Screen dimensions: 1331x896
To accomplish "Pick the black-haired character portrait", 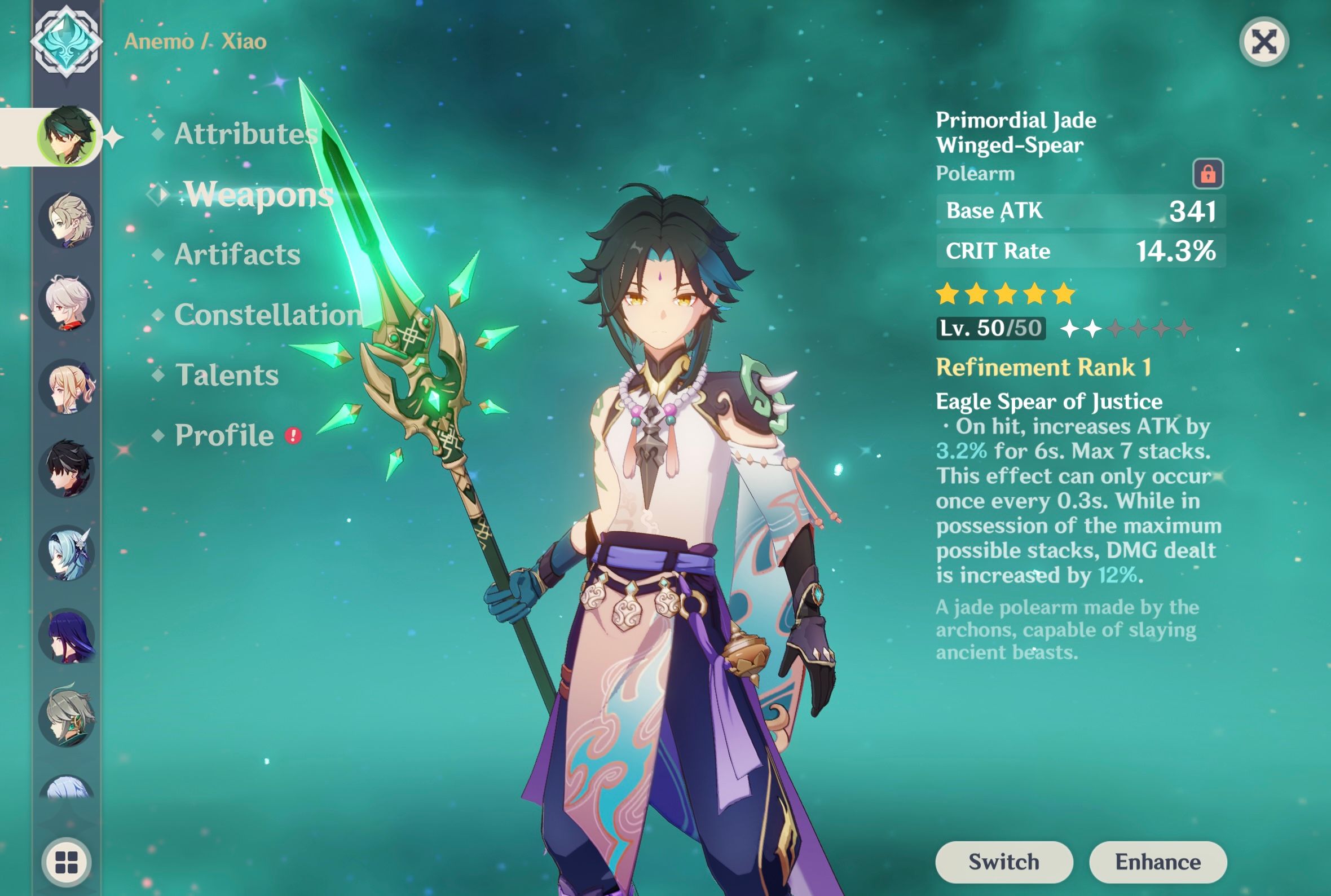I will (x=67, y=469).
